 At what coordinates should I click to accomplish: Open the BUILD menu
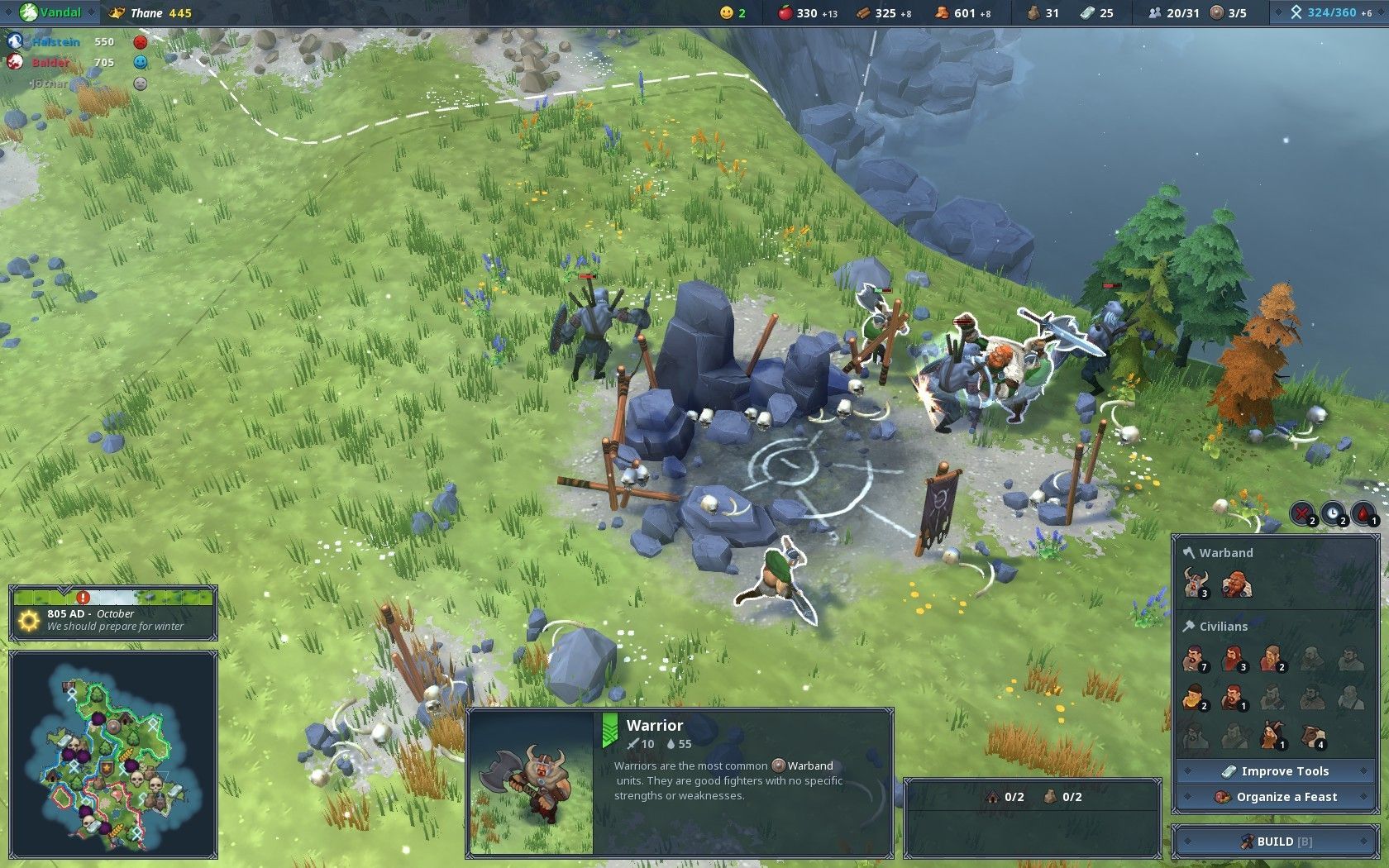click(x=1274, y=842)
